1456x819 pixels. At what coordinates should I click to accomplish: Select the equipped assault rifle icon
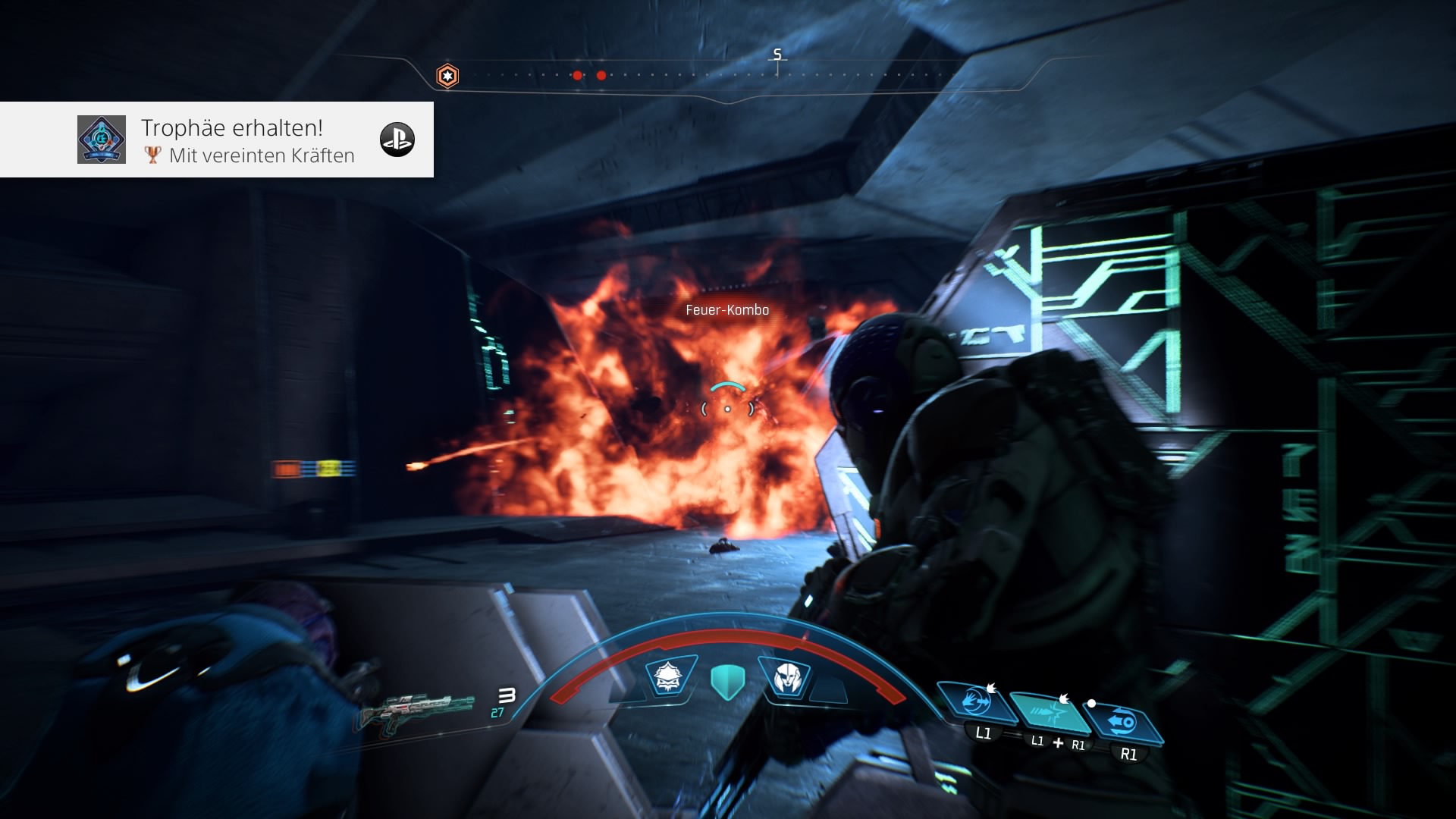click(x=417, y=710)
